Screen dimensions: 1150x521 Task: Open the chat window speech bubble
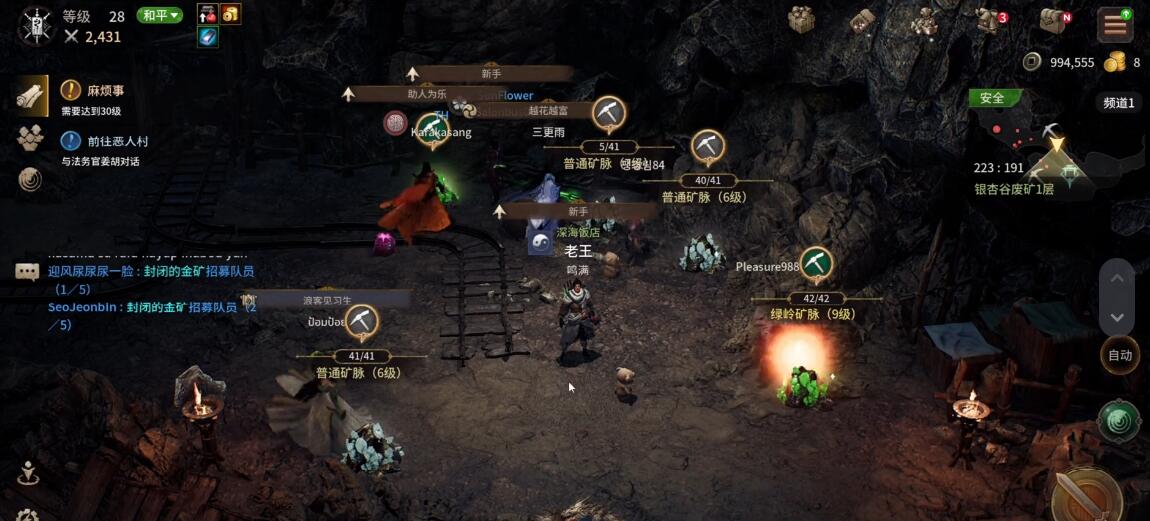[x=27, y=271]
